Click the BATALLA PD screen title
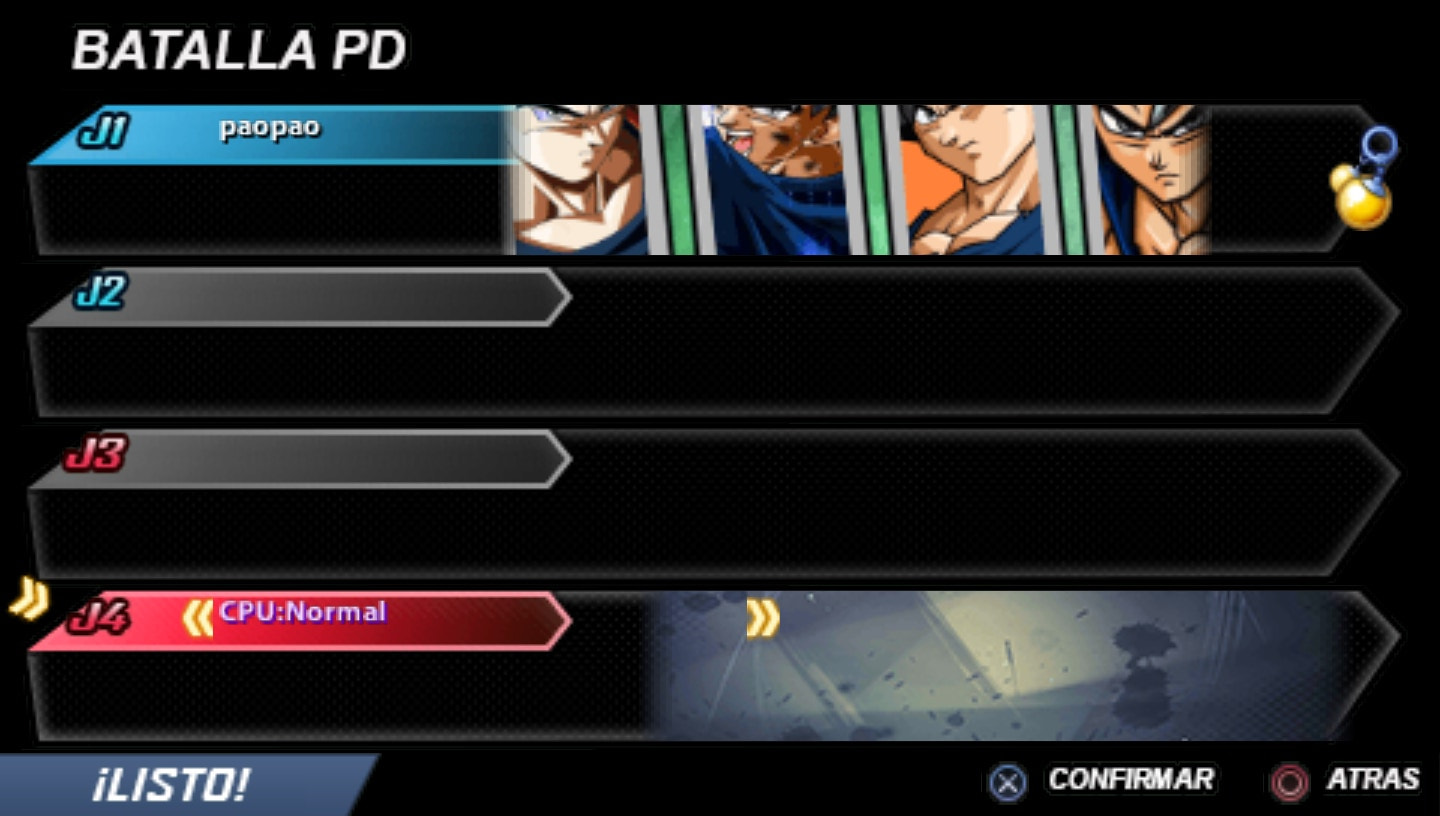 240,48
